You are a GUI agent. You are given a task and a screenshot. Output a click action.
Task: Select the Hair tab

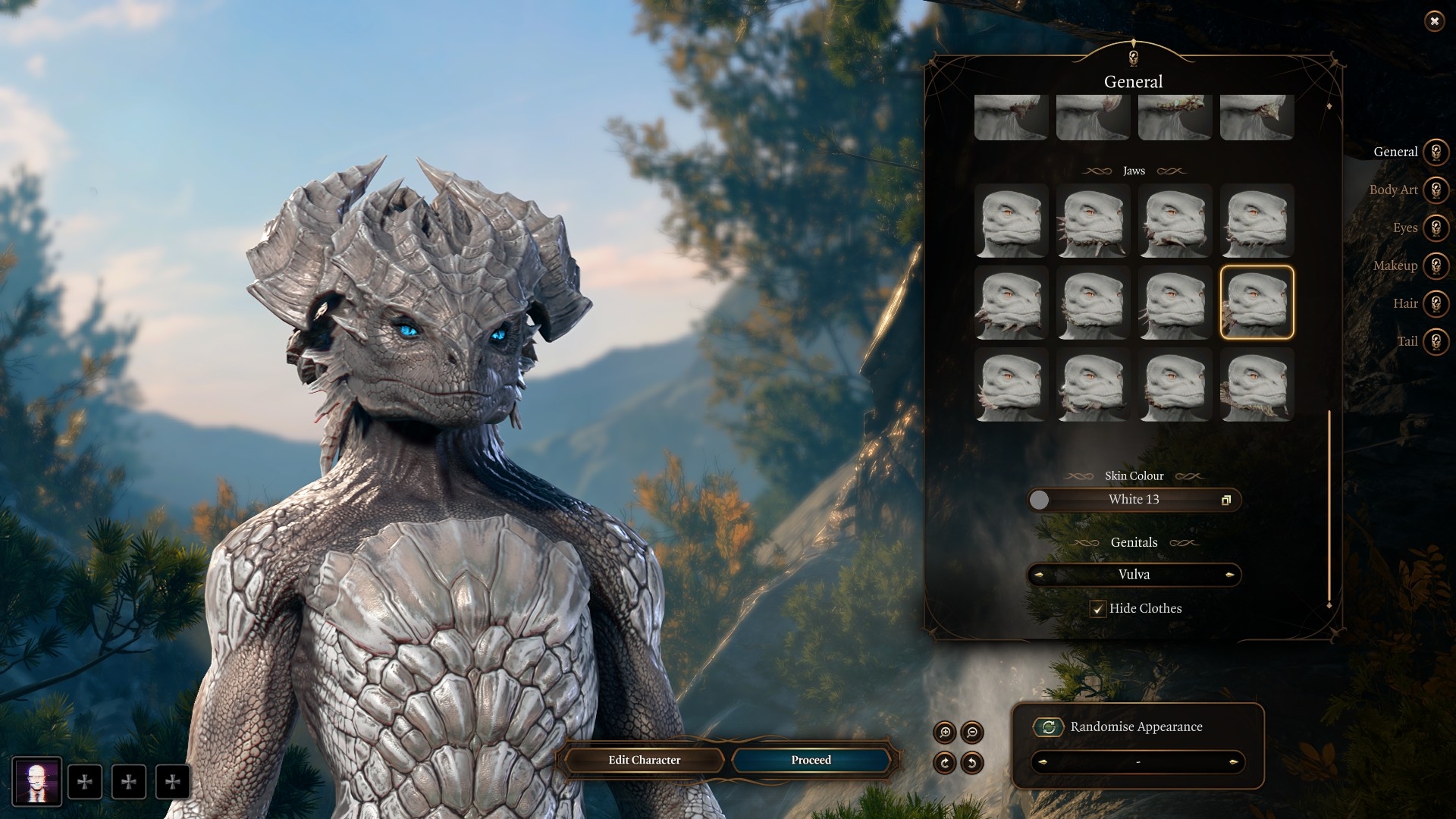pos(1435,303)
